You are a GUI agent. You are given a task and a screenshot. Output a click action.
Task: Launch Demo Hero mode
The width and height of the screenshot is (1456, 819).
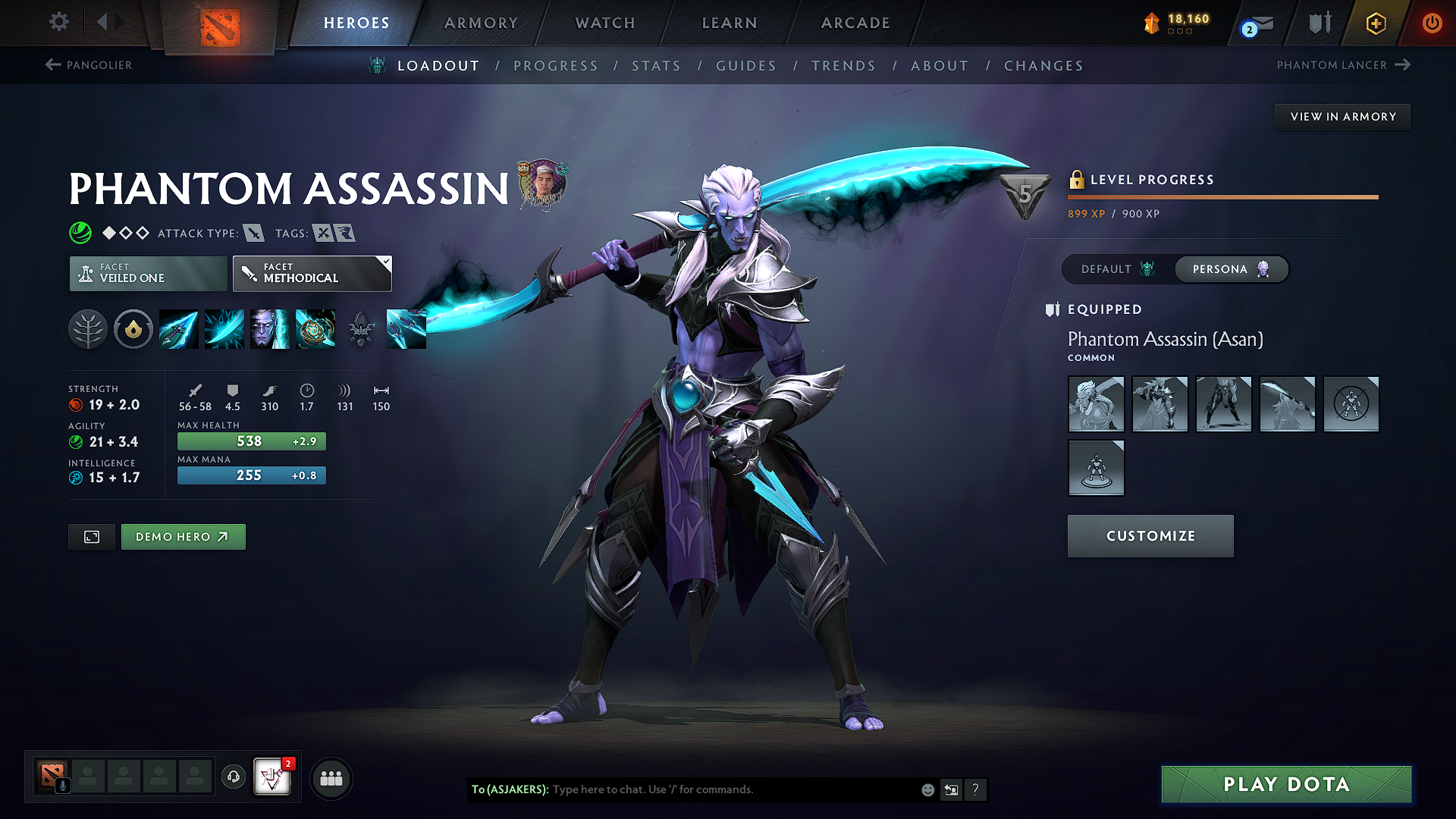coord(183,537)
